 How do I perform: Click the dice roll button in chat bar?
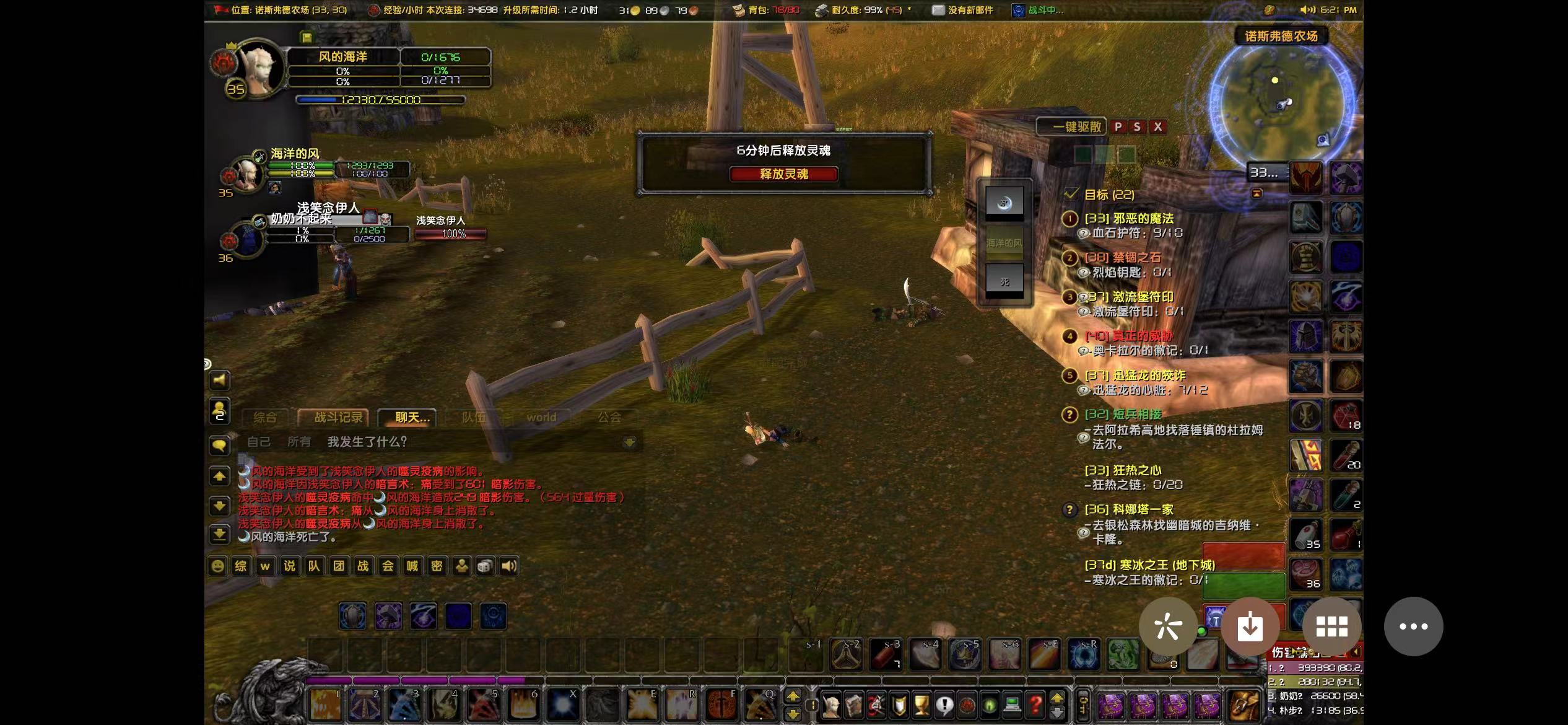point(486,566)
